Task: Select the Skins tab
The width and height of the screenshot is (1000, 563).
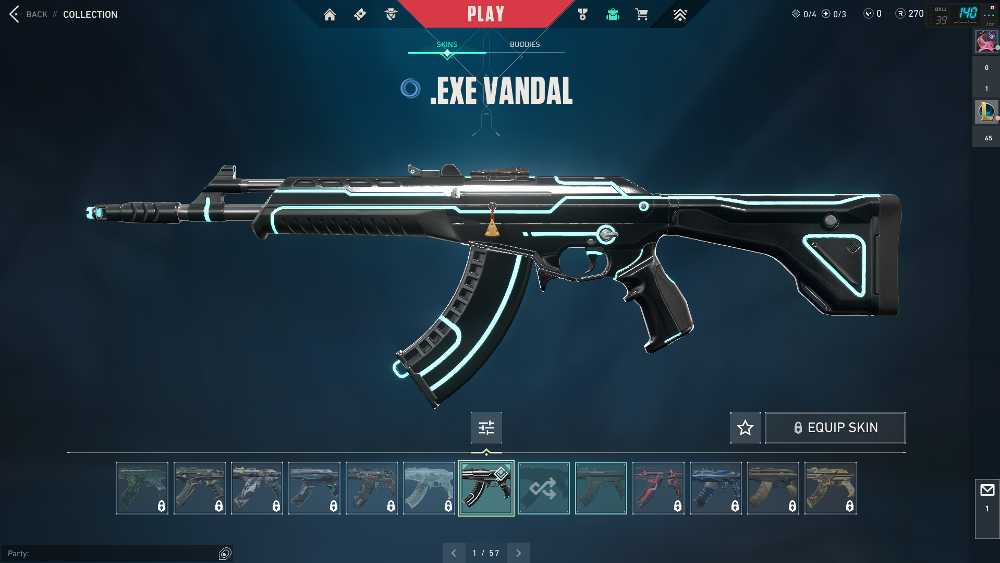Action: [447, 45]
